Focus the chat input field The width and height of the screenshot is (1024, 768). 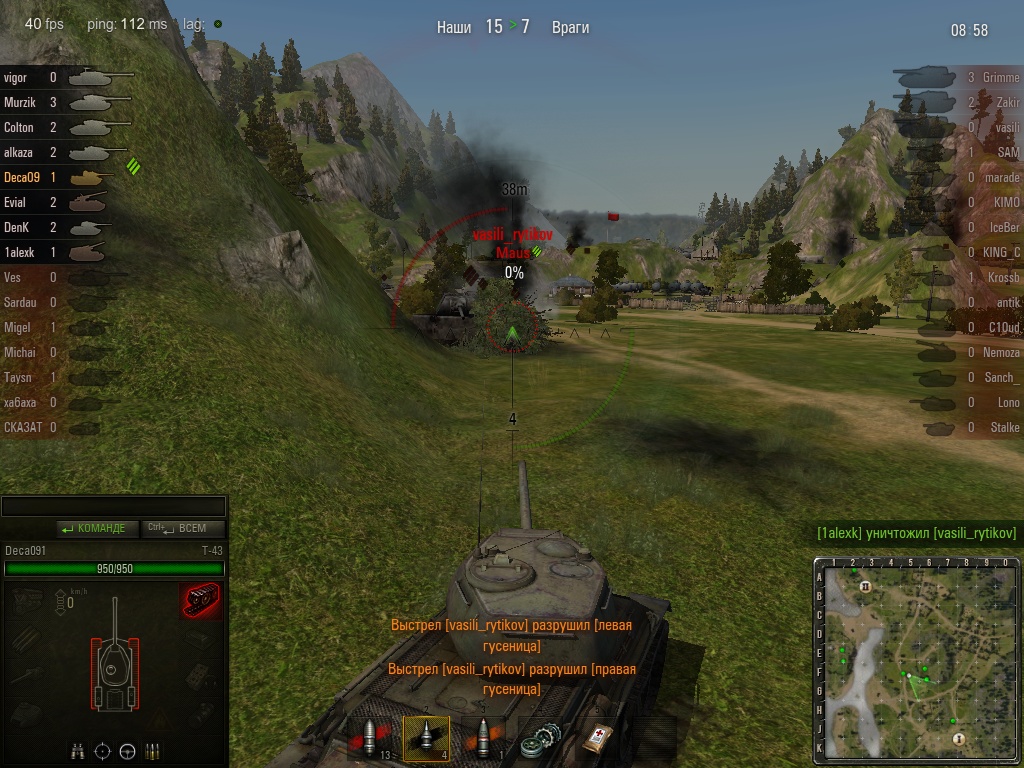pyautogui.click(x=114, y=507)
